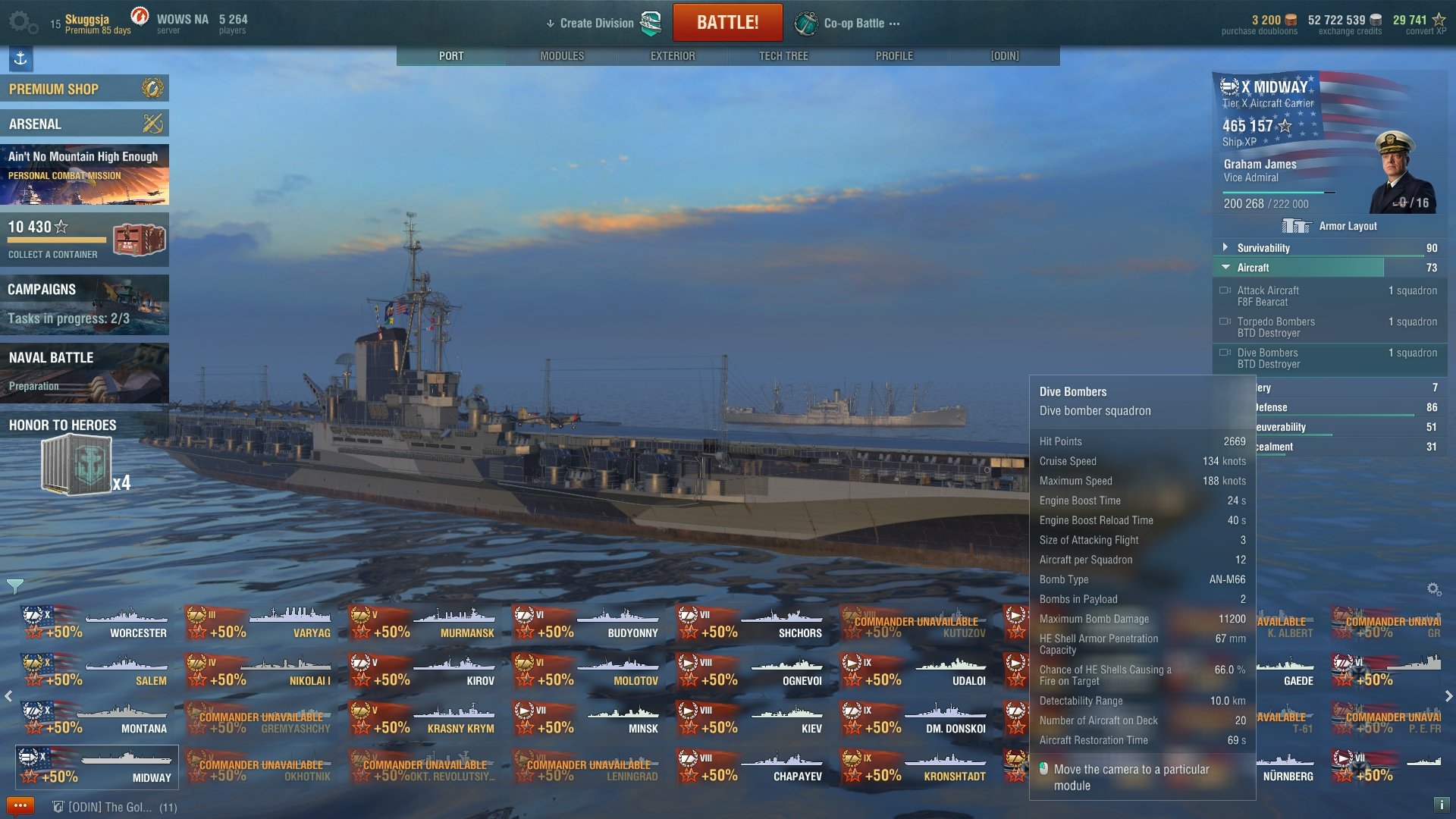Collect a container from the crate

pos(138,240)
